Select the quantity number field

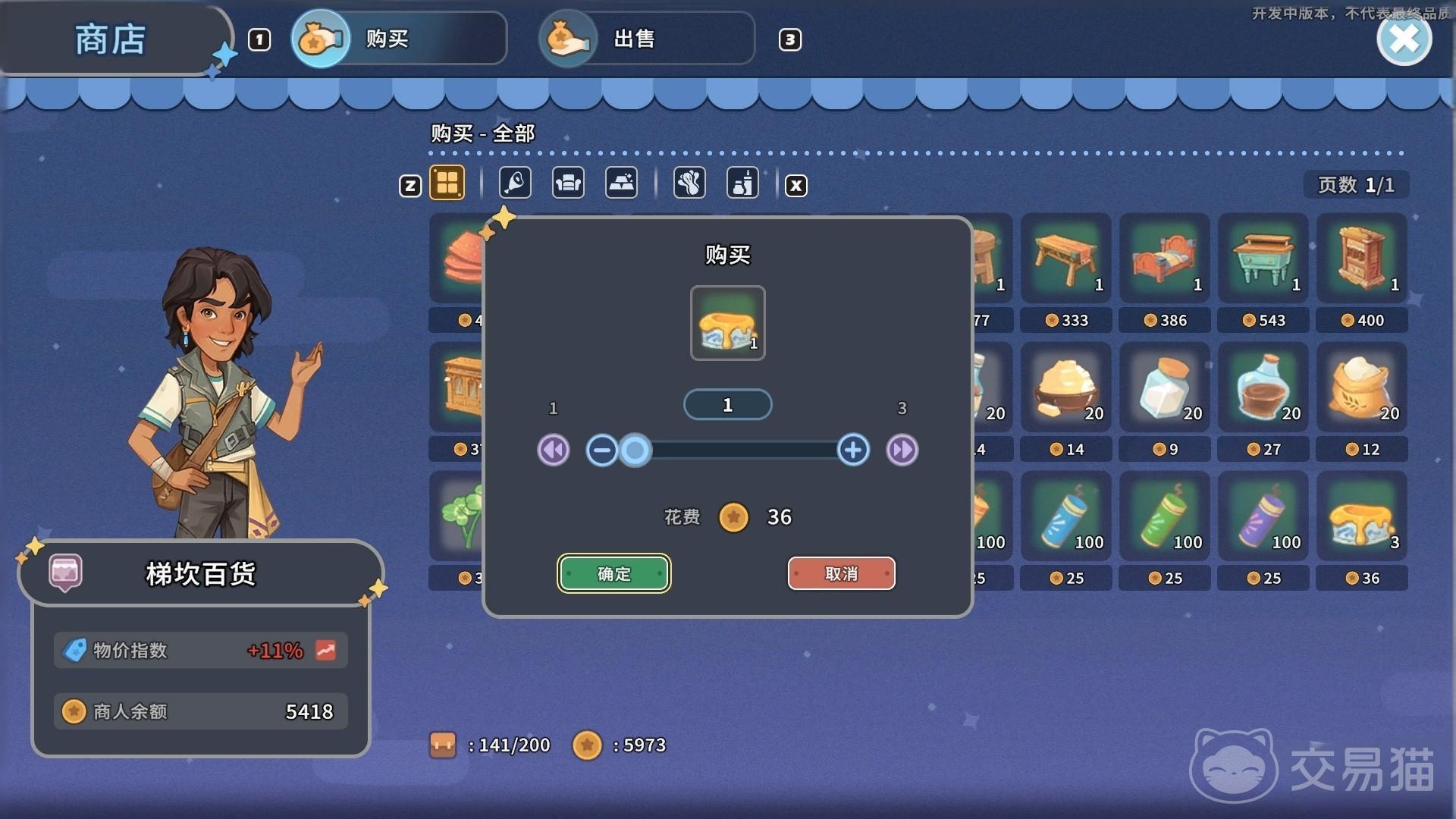click(x=727, y=405)
